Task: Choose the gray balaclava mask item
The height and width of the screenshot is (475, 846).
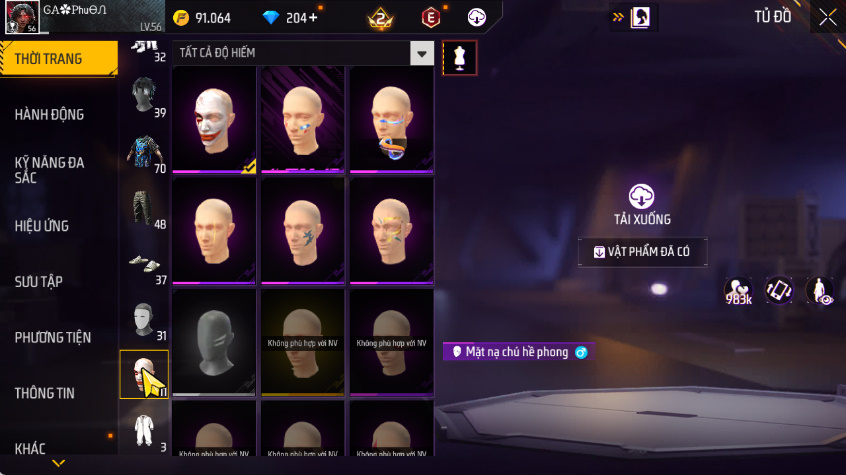Action: click(x=215, y=341)
